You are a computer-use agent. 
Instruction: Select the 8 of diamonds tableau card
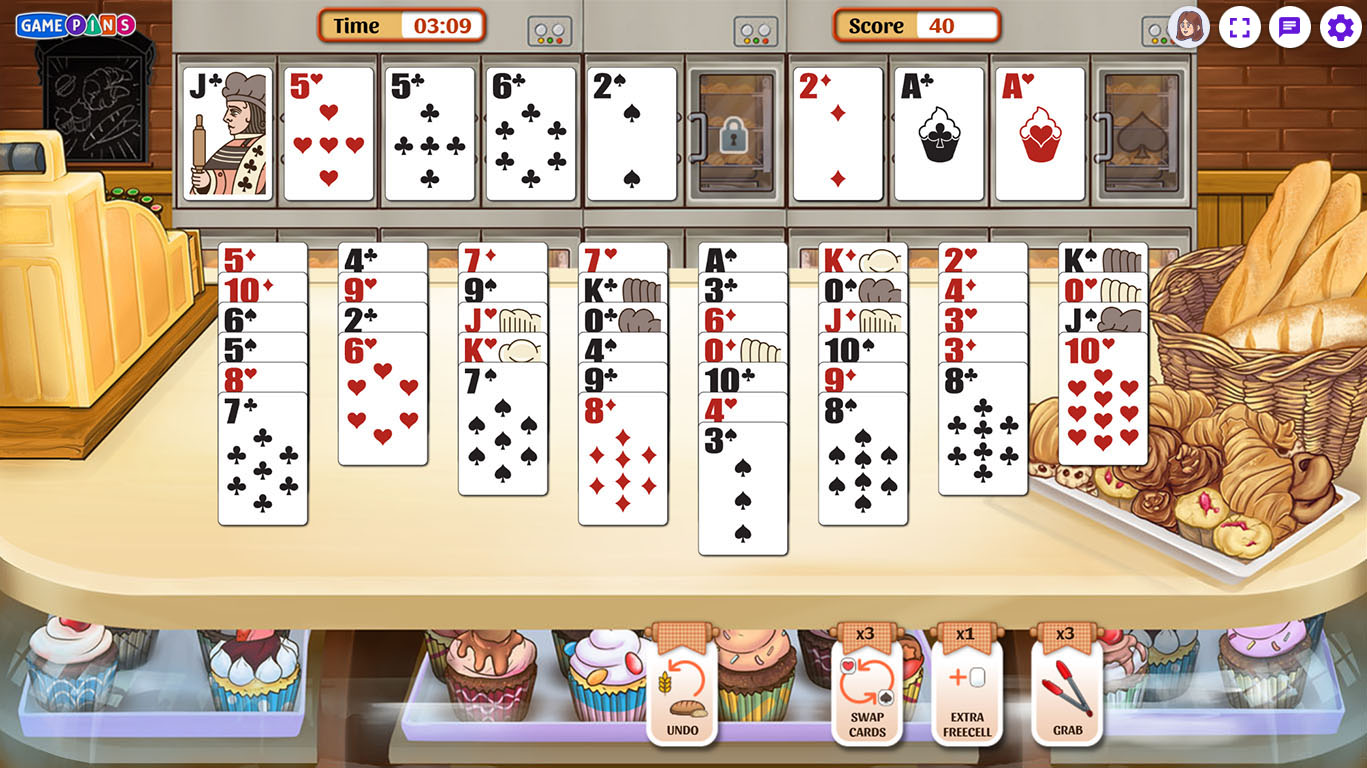623,460
